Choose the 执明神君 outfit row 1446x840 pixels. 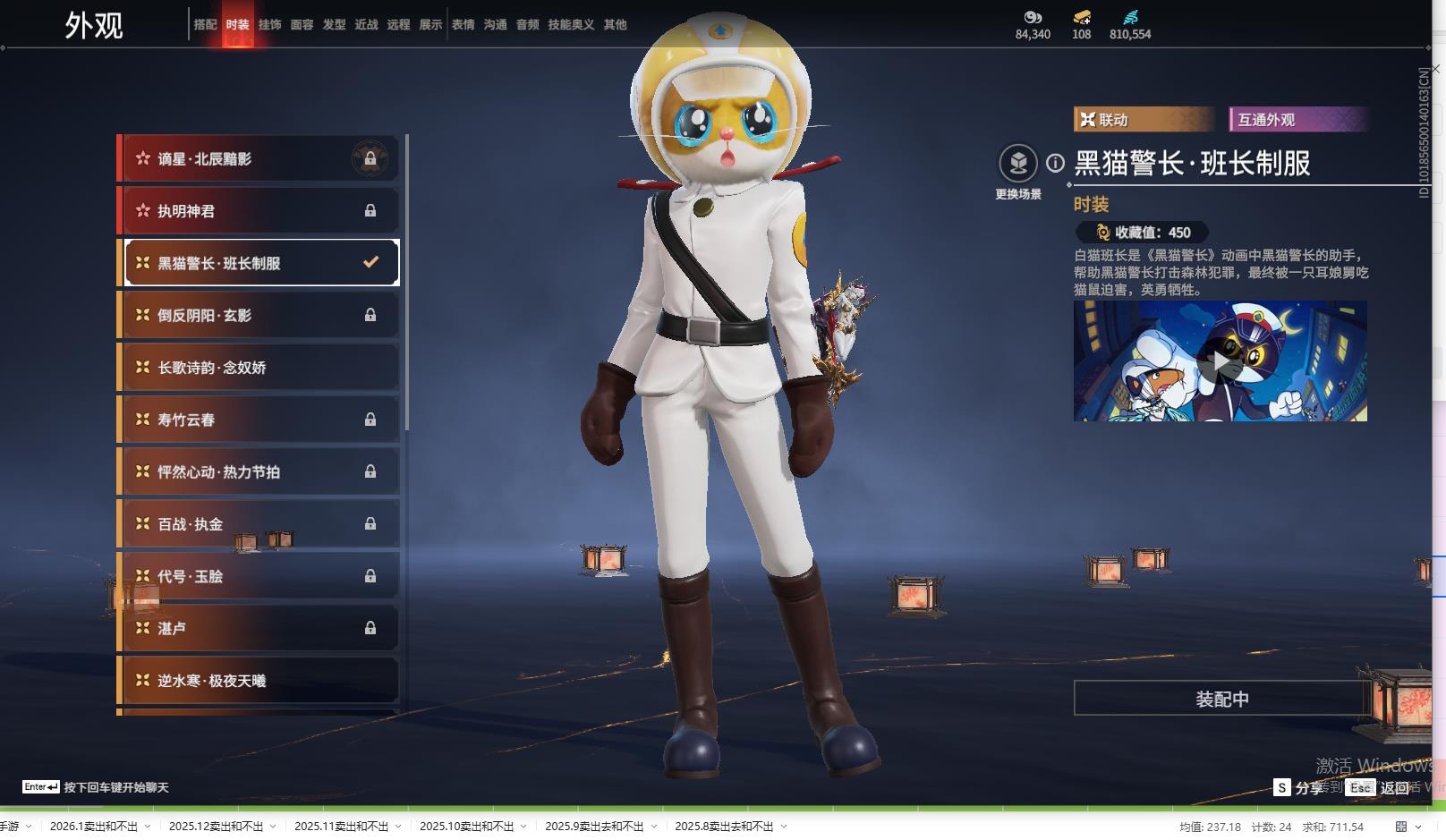tap(259, 211)
